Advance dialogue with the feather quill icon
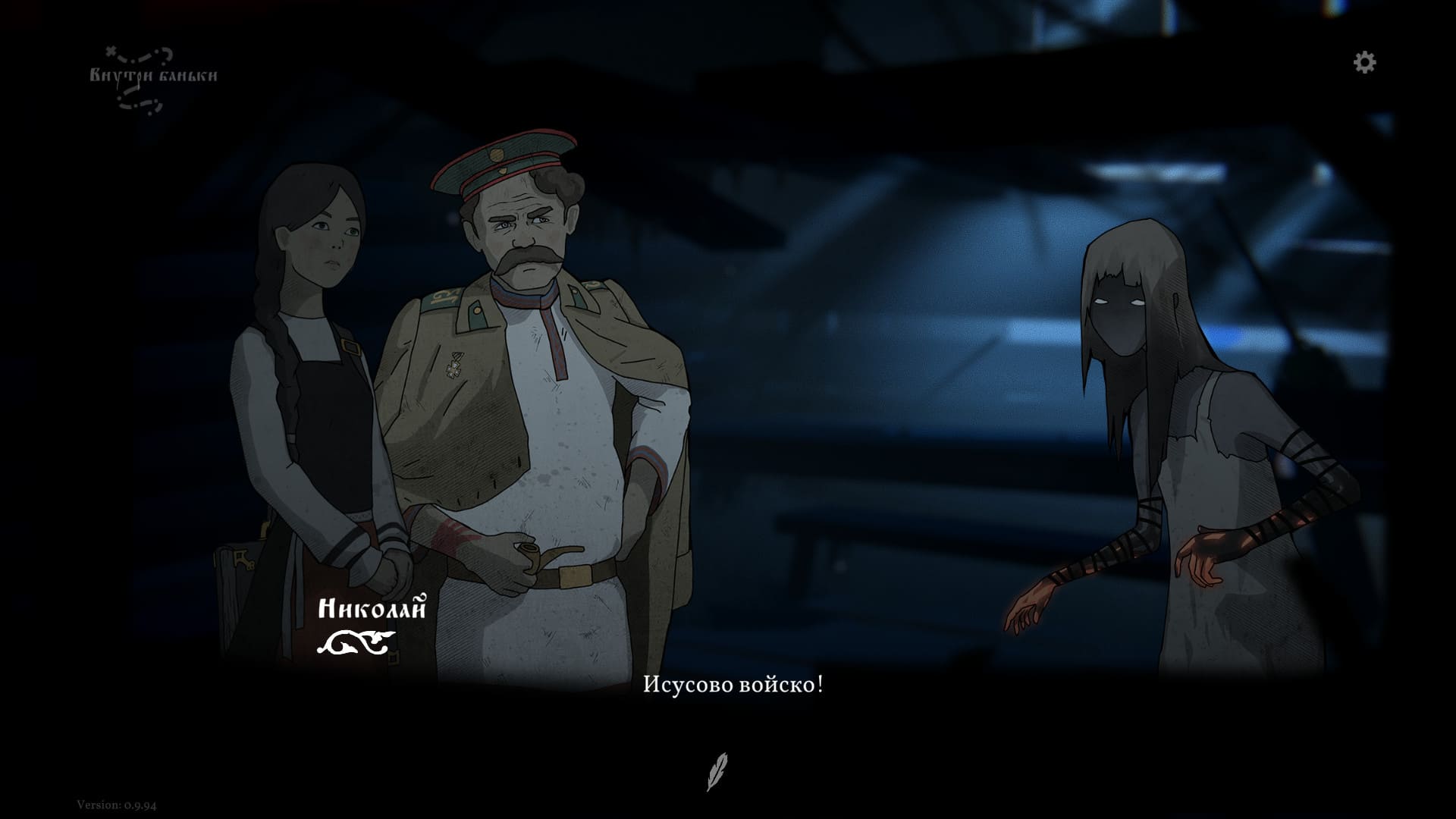This screenshot has width=1456, height=819. [x=717, y=771]
